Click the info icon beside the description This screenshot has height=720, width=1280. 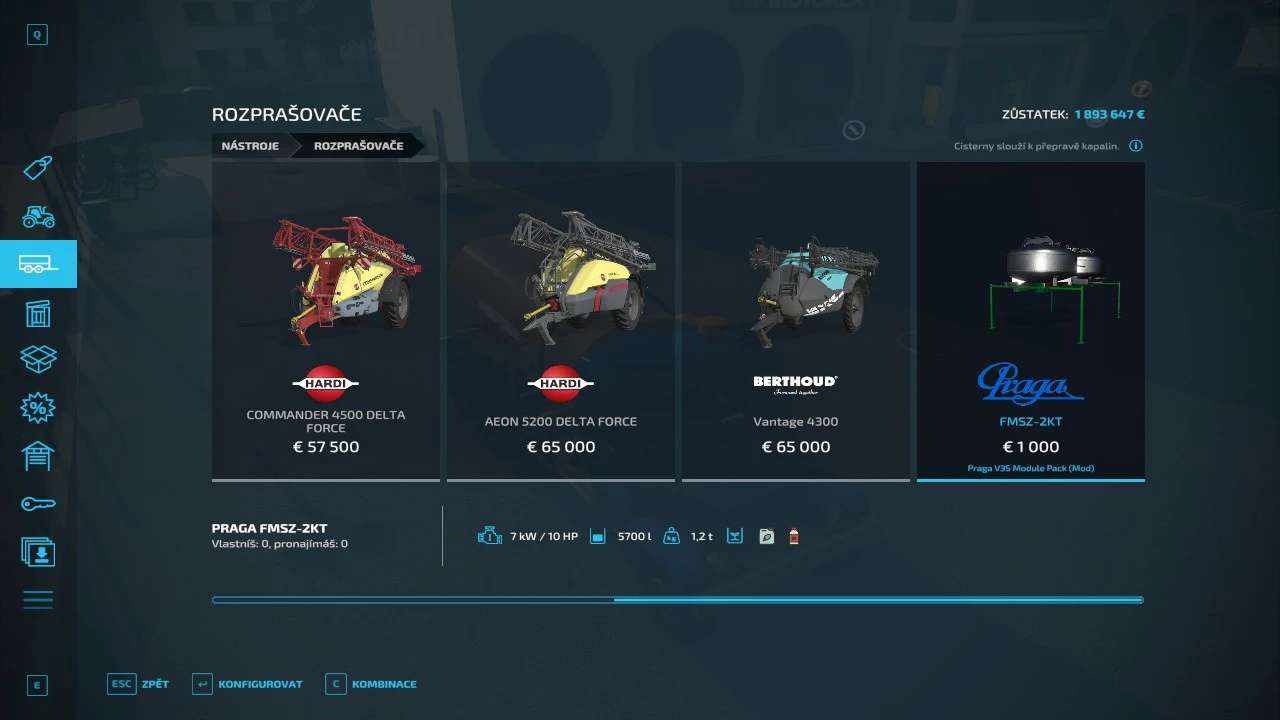[x=1136, y=146]
